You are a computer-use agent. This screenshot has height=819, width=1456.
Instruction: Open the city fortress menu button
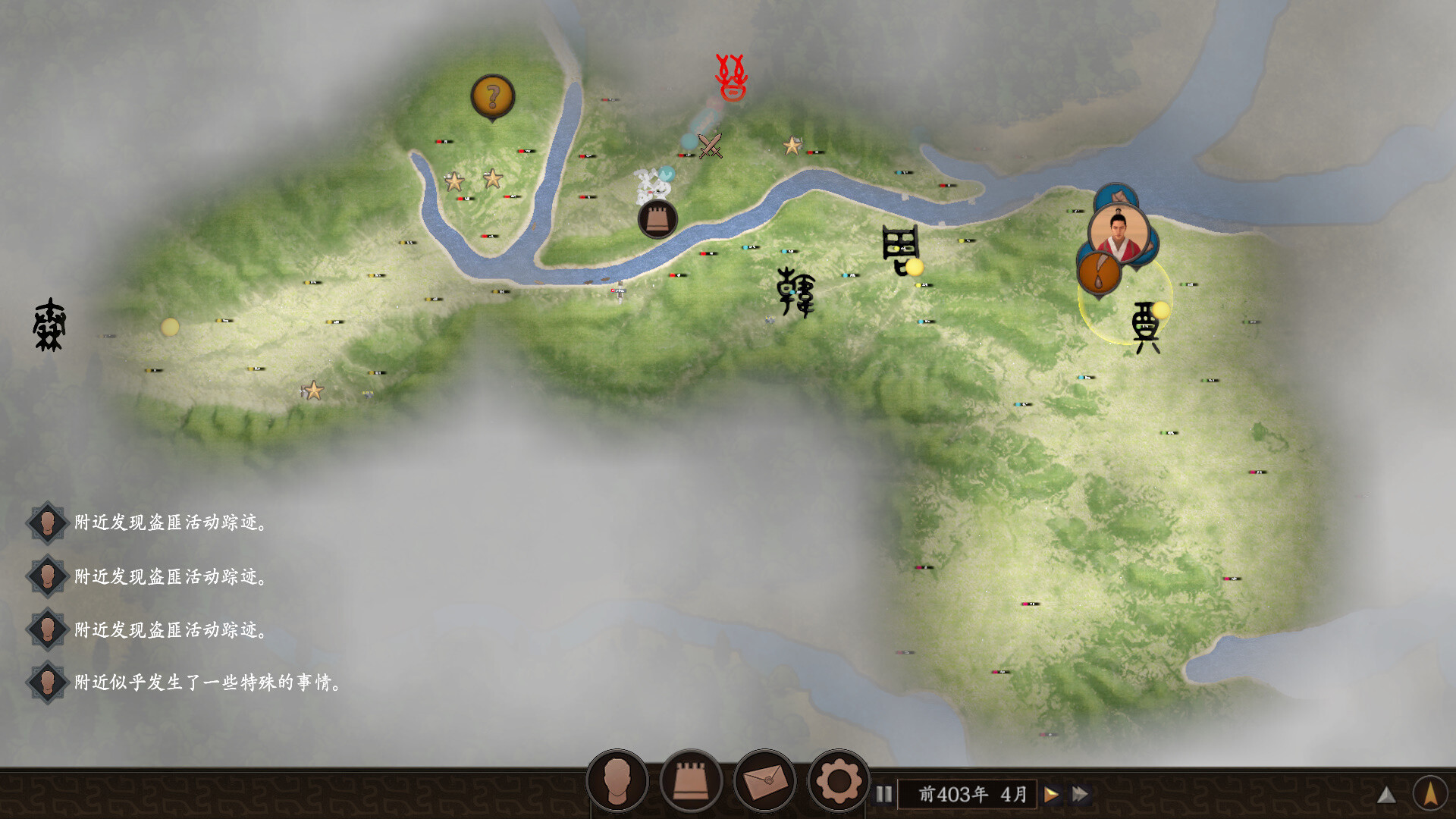pos(691,780)
